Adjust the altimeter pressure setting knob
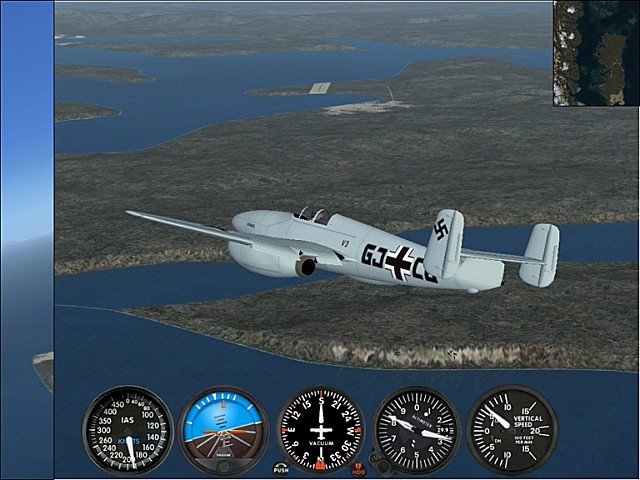Viewport: 640px width, 480px height. click(x=378, y=462)
